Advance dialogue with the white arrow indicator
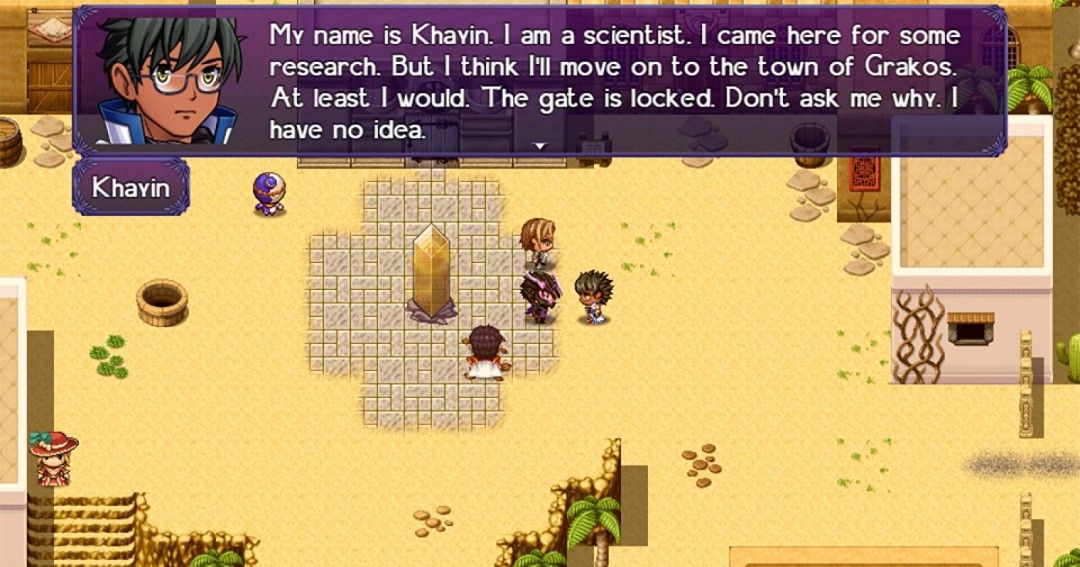 click(x=540, y=146)
